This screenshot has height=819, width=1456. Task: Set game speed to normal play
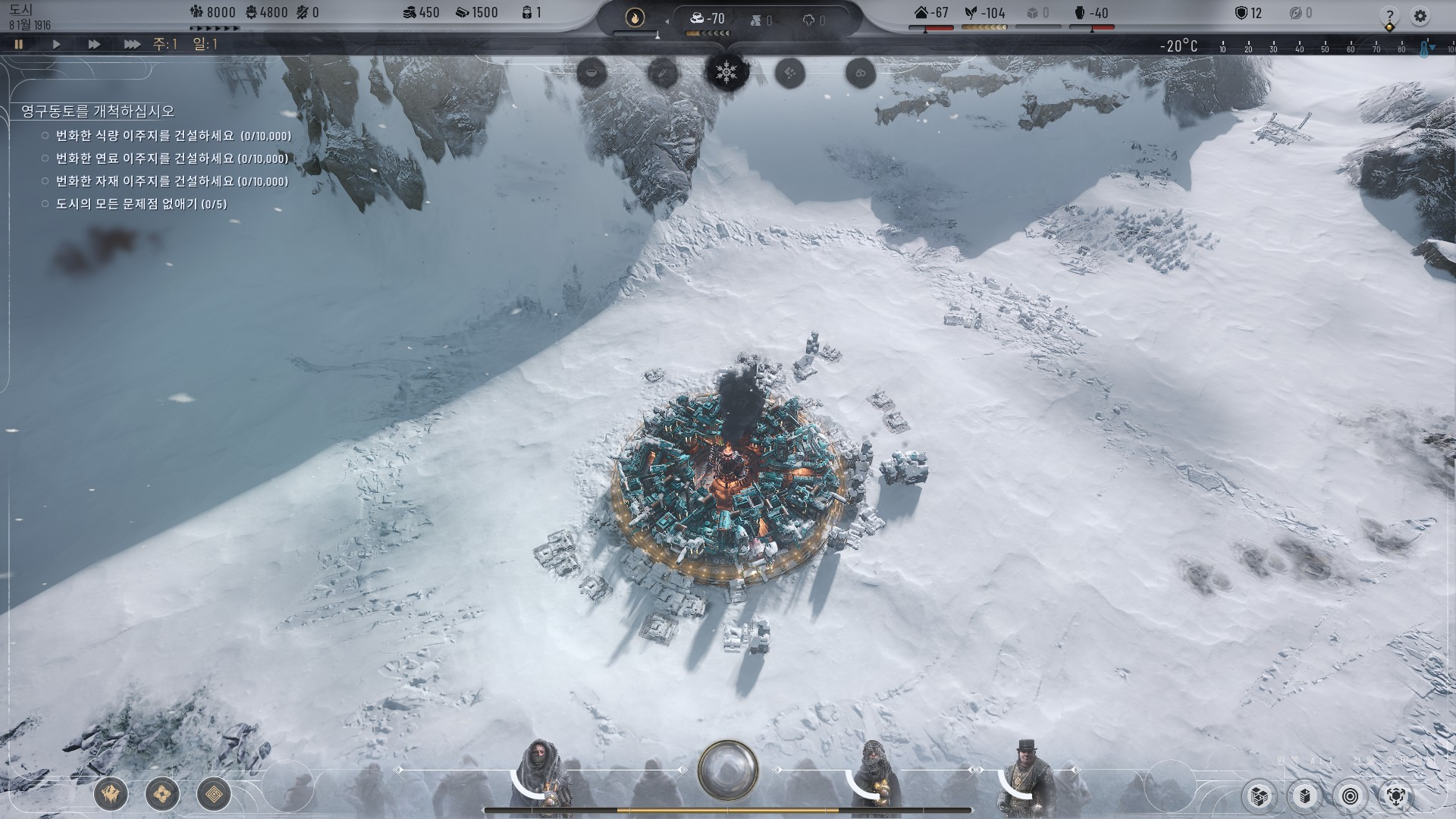coord(56,45)
